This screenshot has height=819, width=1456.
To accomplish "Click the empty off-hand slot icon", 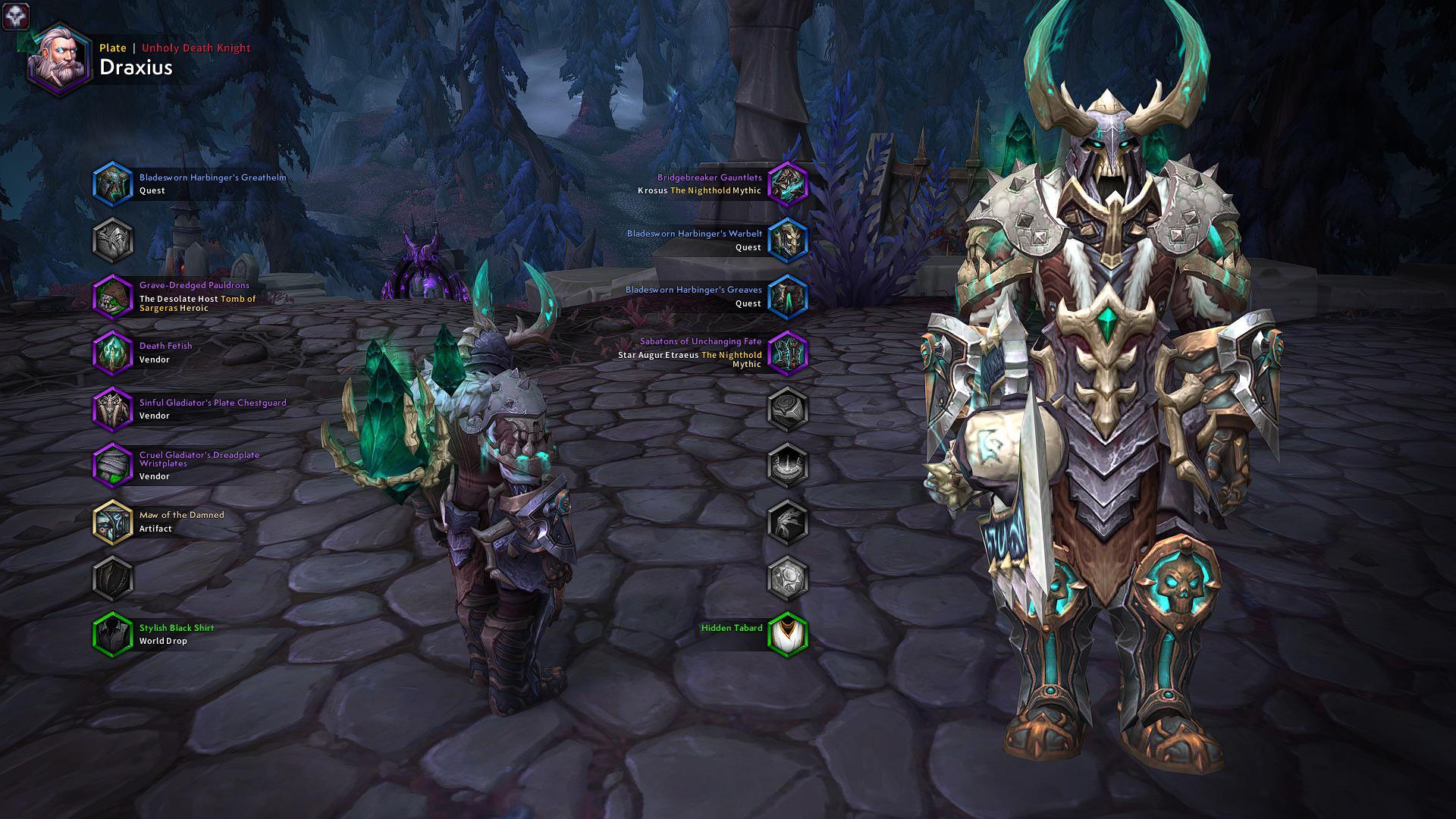I will click(x=114, y=579).
